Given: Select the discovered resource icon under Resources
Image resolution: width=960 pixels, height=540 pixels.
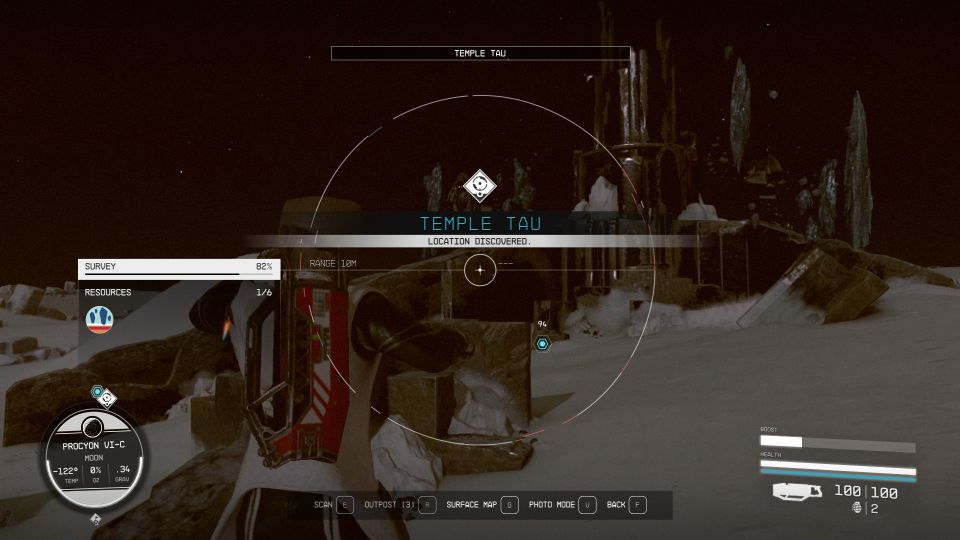Looking at the screenshot, I should point(100,319).
